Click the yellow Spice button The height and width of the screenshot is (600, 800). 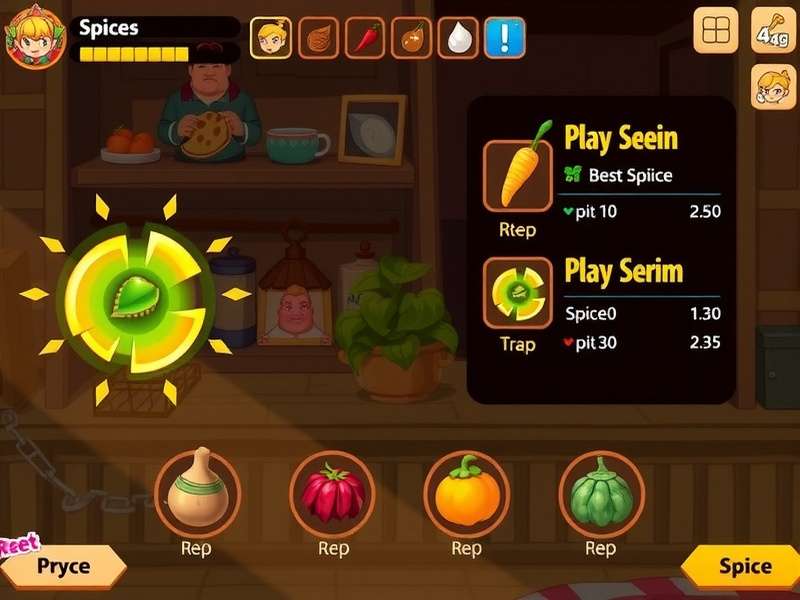click(744, 566)
